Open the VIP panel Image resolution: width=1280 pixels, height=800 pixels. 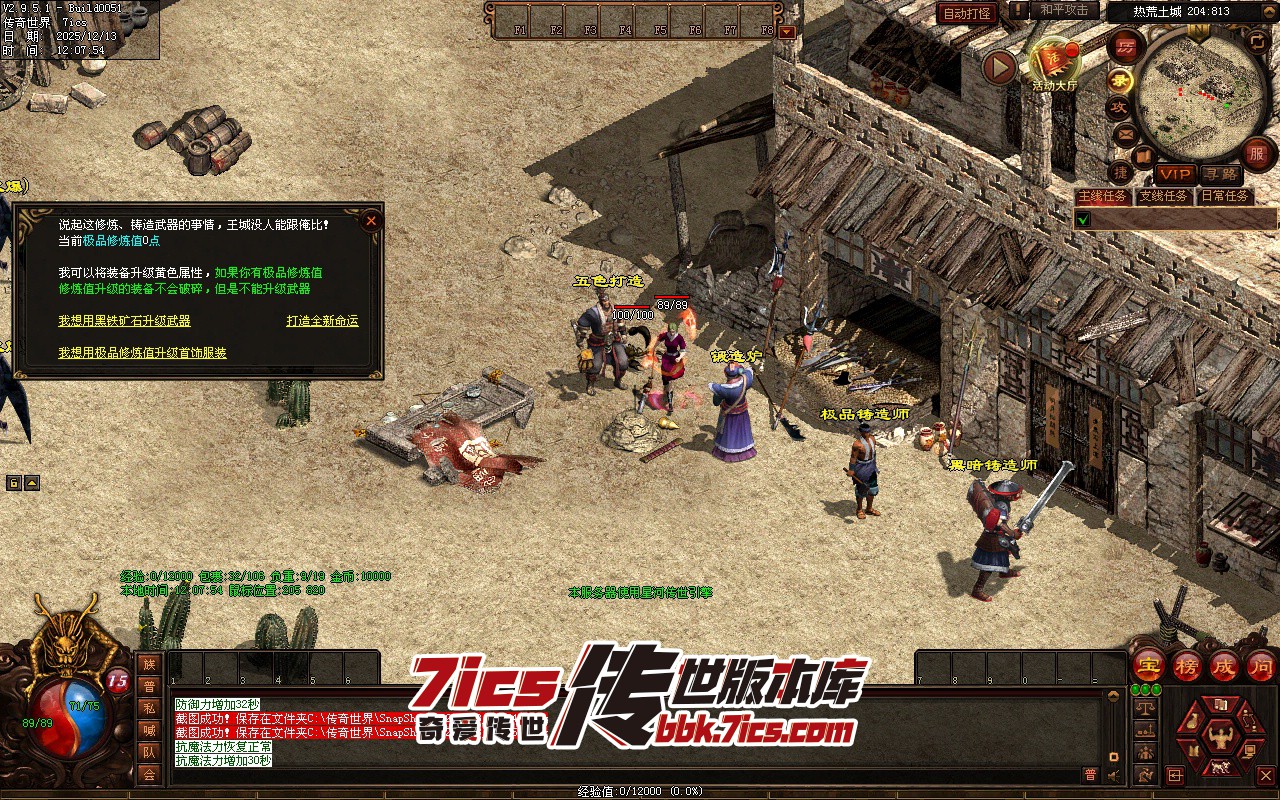pyautogui.click(x=1176, y=174)
